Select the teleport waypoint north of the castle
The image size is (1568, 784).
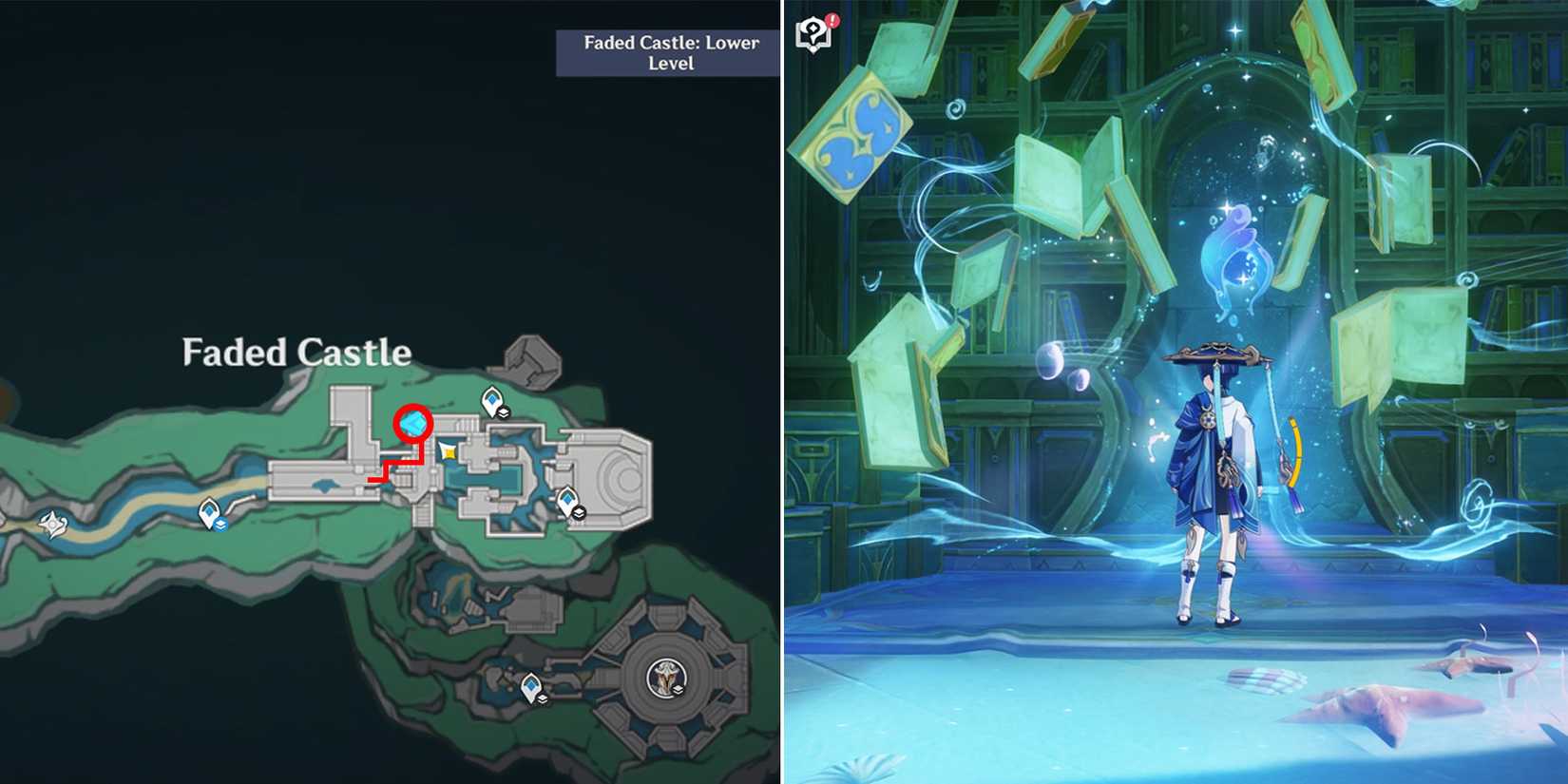point(490,397)
